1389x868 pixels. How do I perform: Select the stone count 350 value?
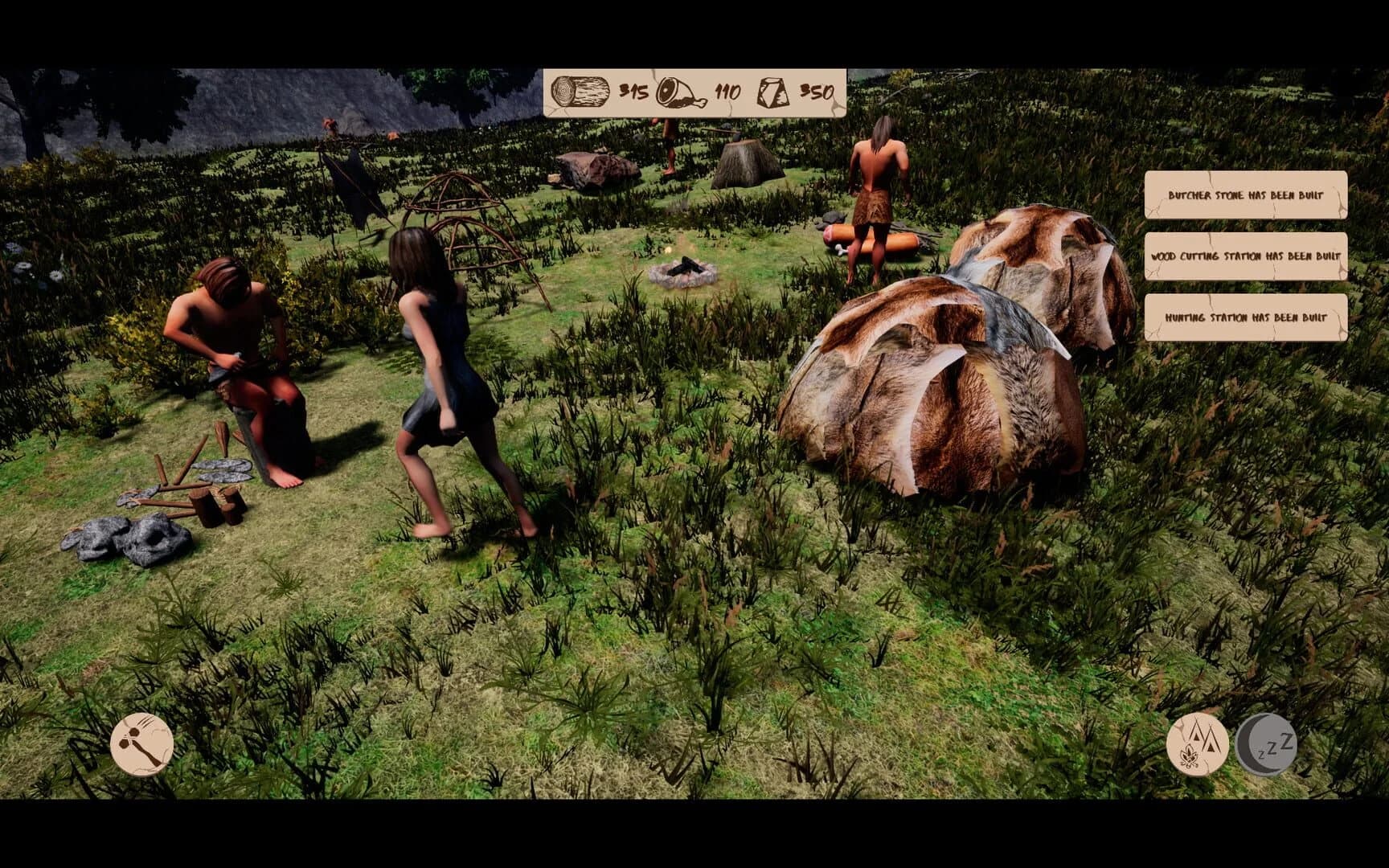pos(817,92)
